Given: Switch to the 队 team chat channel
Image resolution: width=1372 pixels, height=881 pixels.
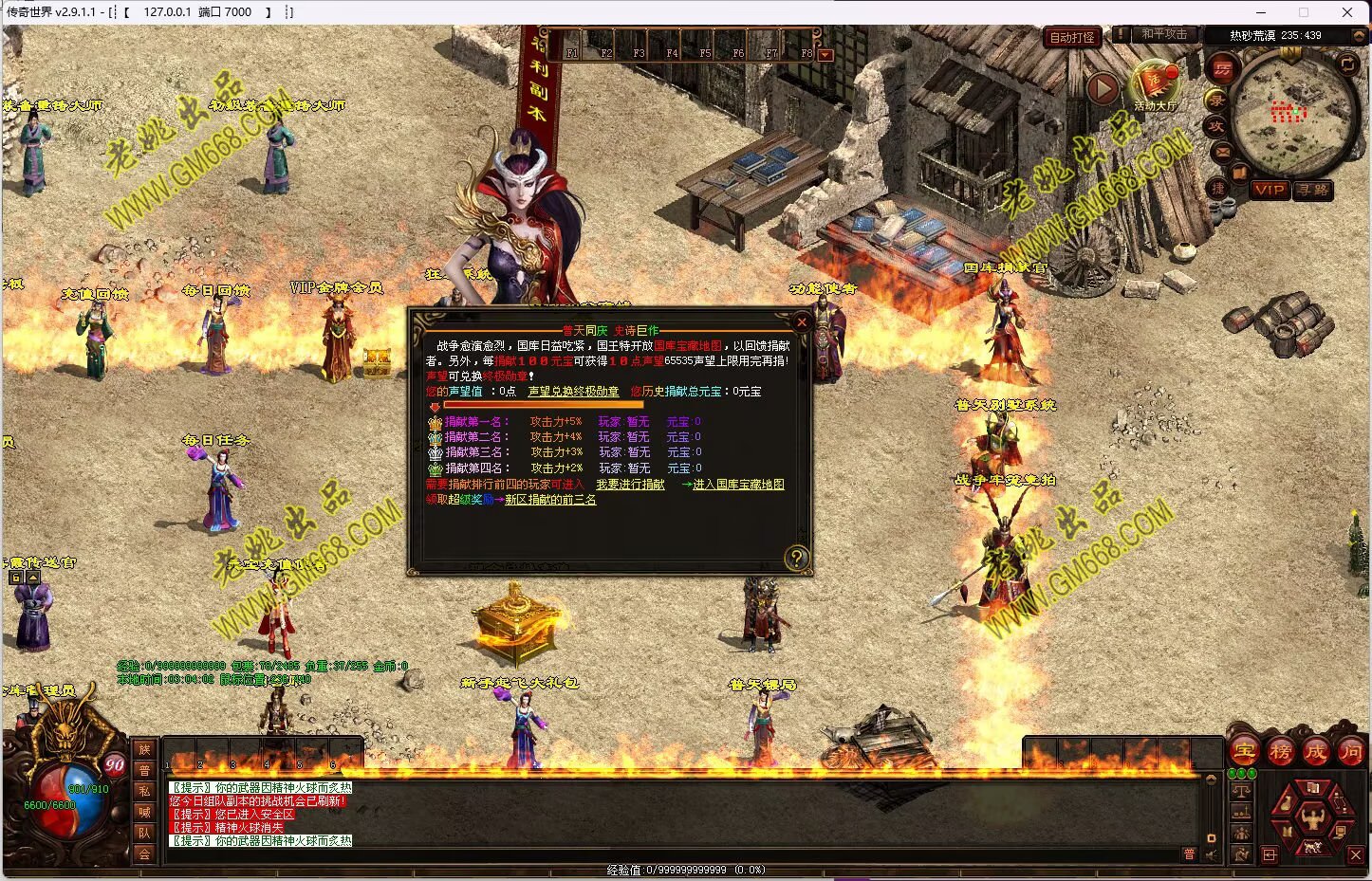Looking at the screenshot, I should [x=144, y=833].
